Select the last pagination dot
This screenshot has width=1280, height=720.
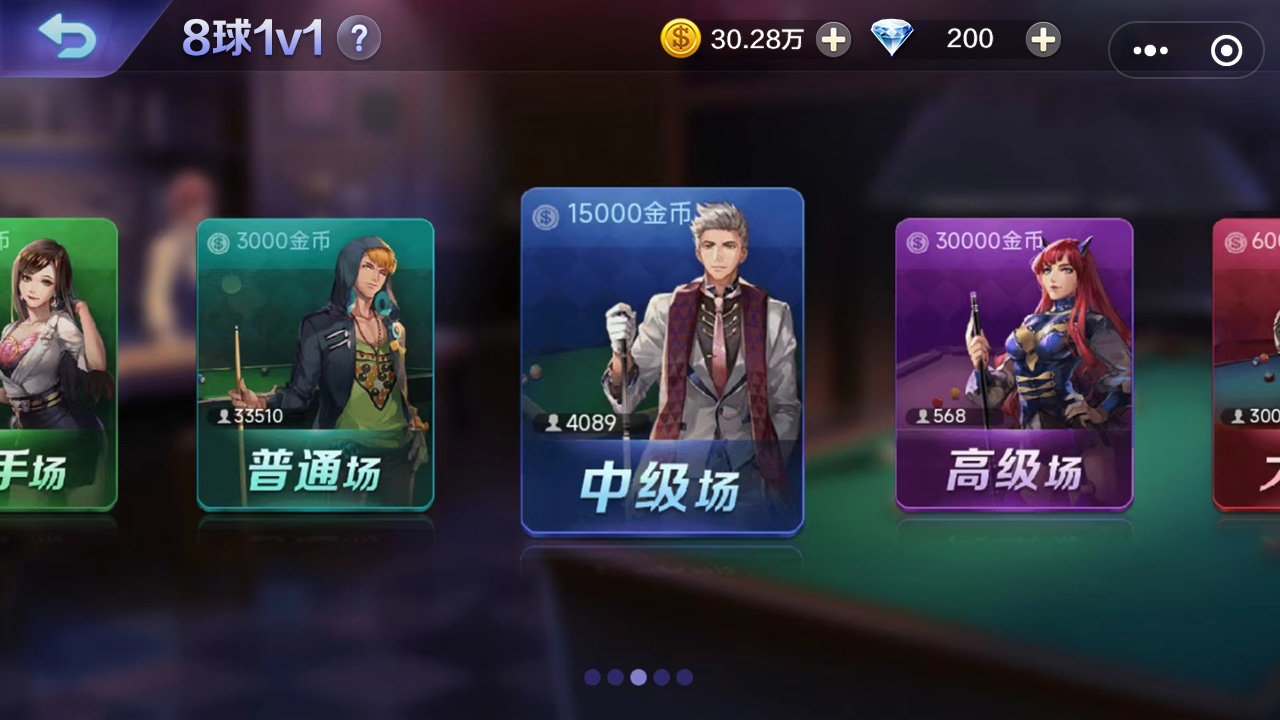click(x=684, y=677)
